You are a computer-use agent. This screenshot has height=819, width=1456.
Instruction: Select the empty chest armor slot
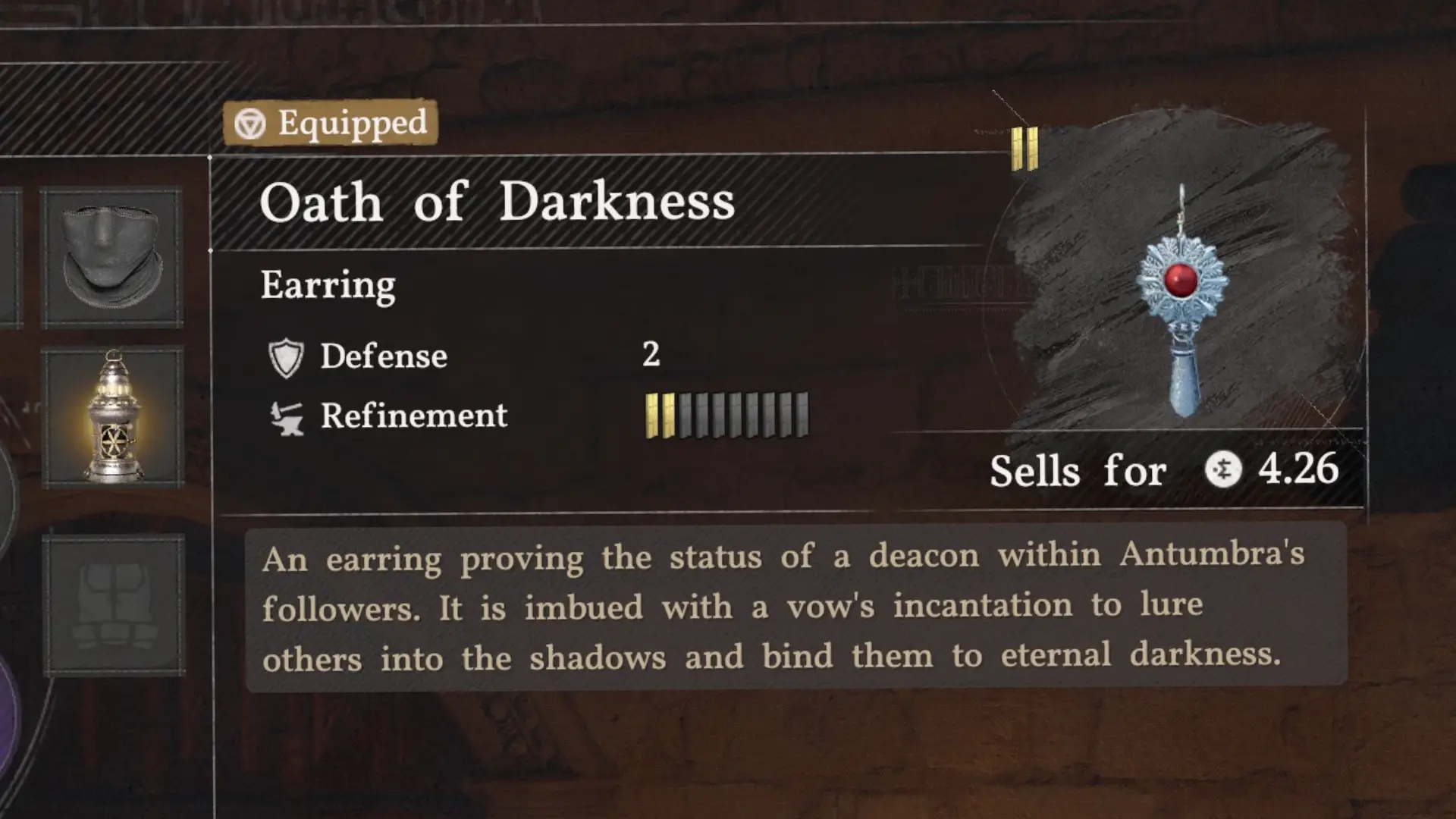[114, 605]
